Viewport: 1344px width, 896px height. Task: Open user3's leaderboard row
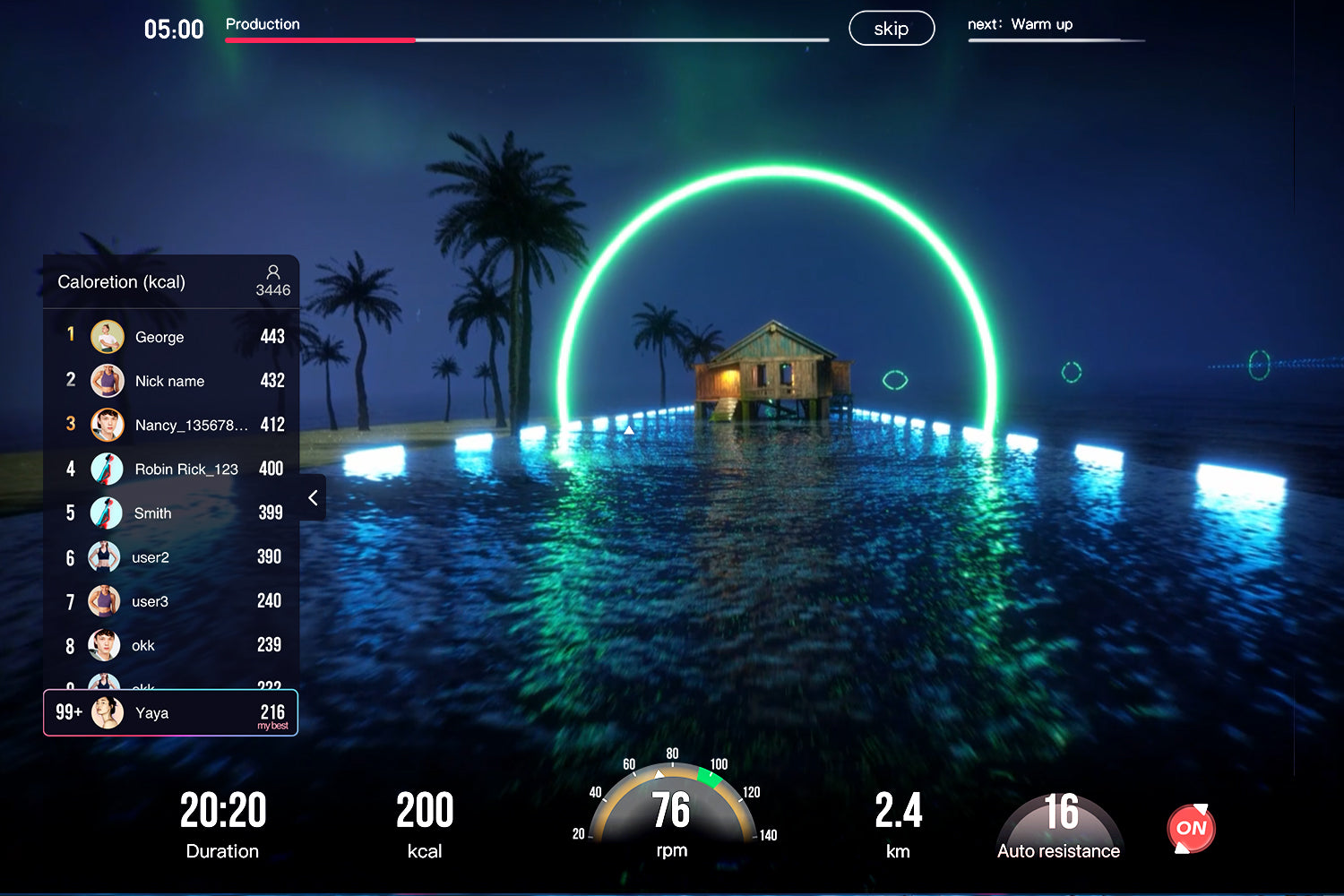pyautogui.click(x=170, y=600)
